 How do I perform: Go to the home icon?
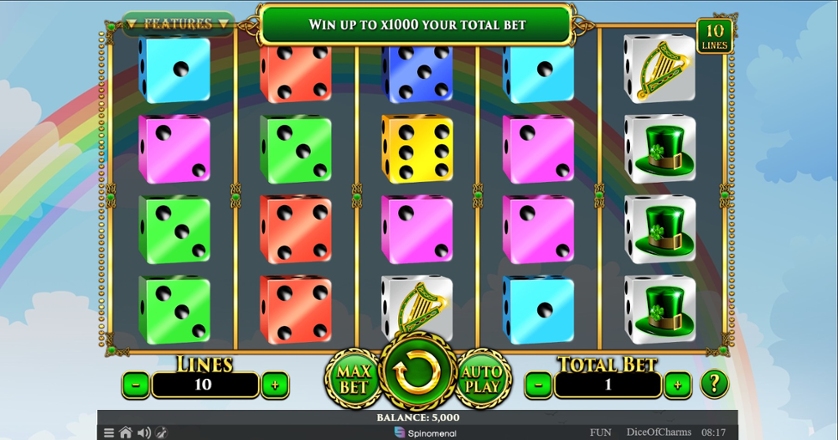(125, 433)
